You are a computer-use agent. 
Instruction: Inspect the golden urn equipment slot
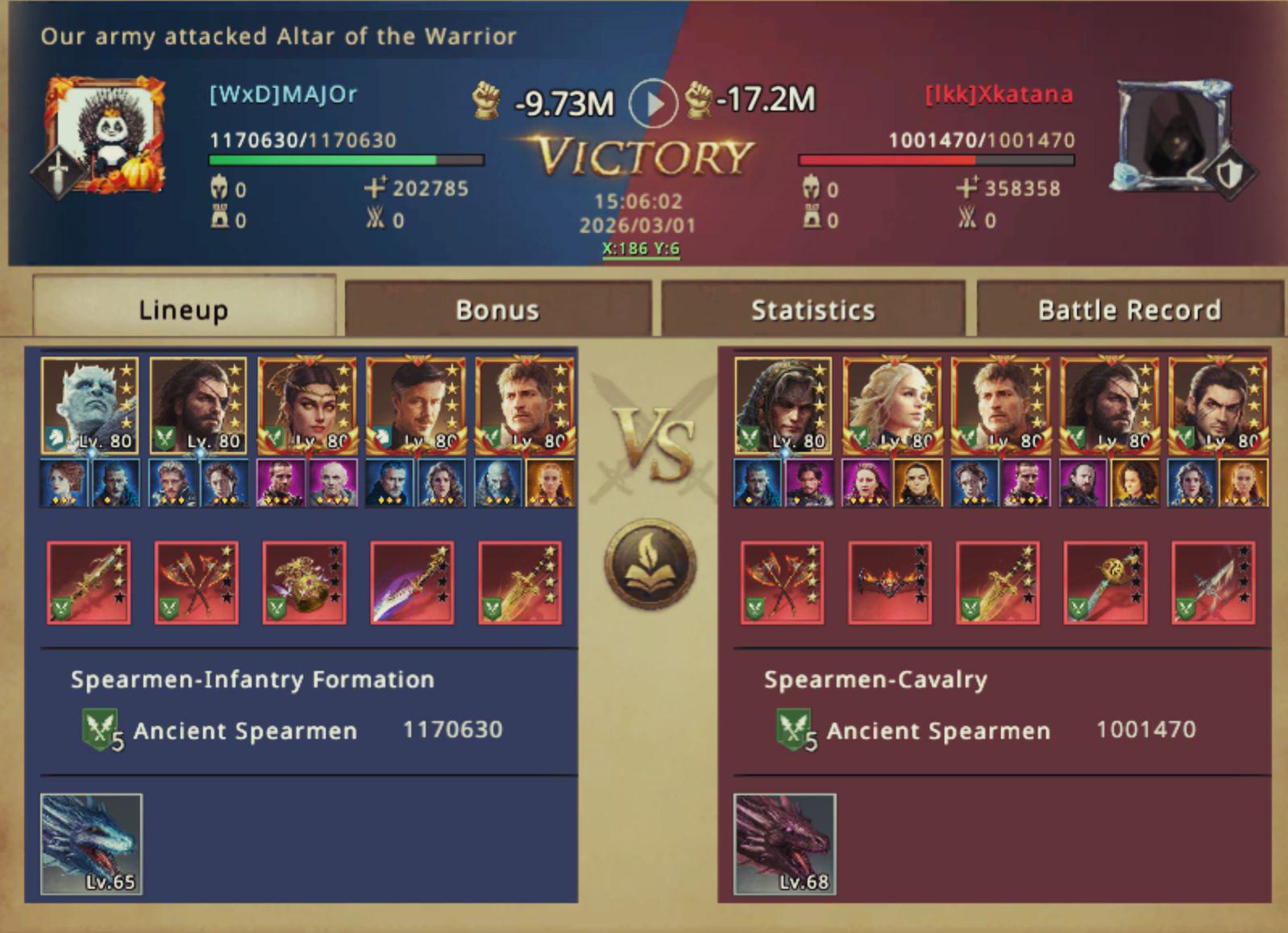pyautogui.click(x=304, y=583)
